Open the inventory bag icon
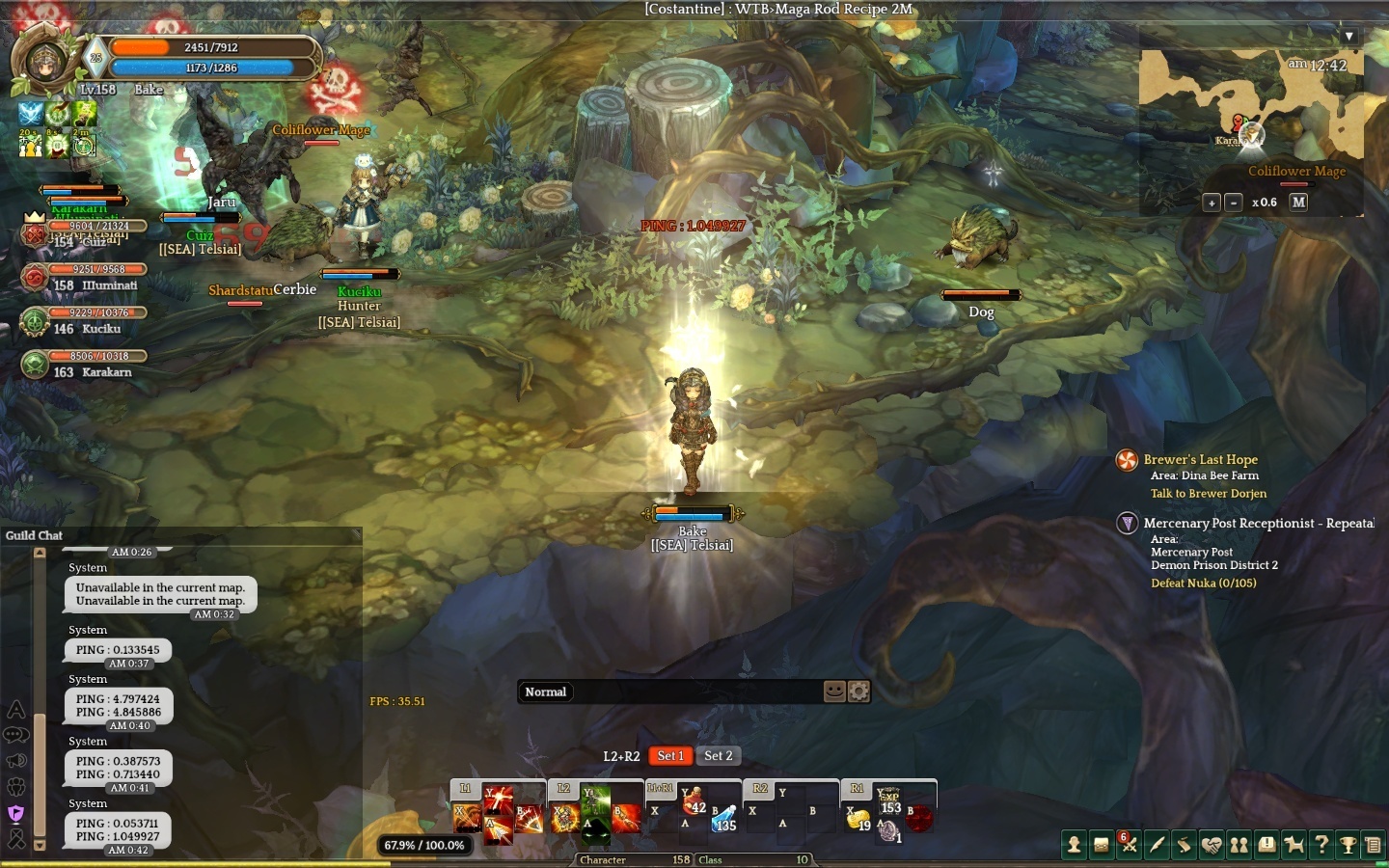The height and width of the screenshot is (868, 1389). click(1102, 846)
